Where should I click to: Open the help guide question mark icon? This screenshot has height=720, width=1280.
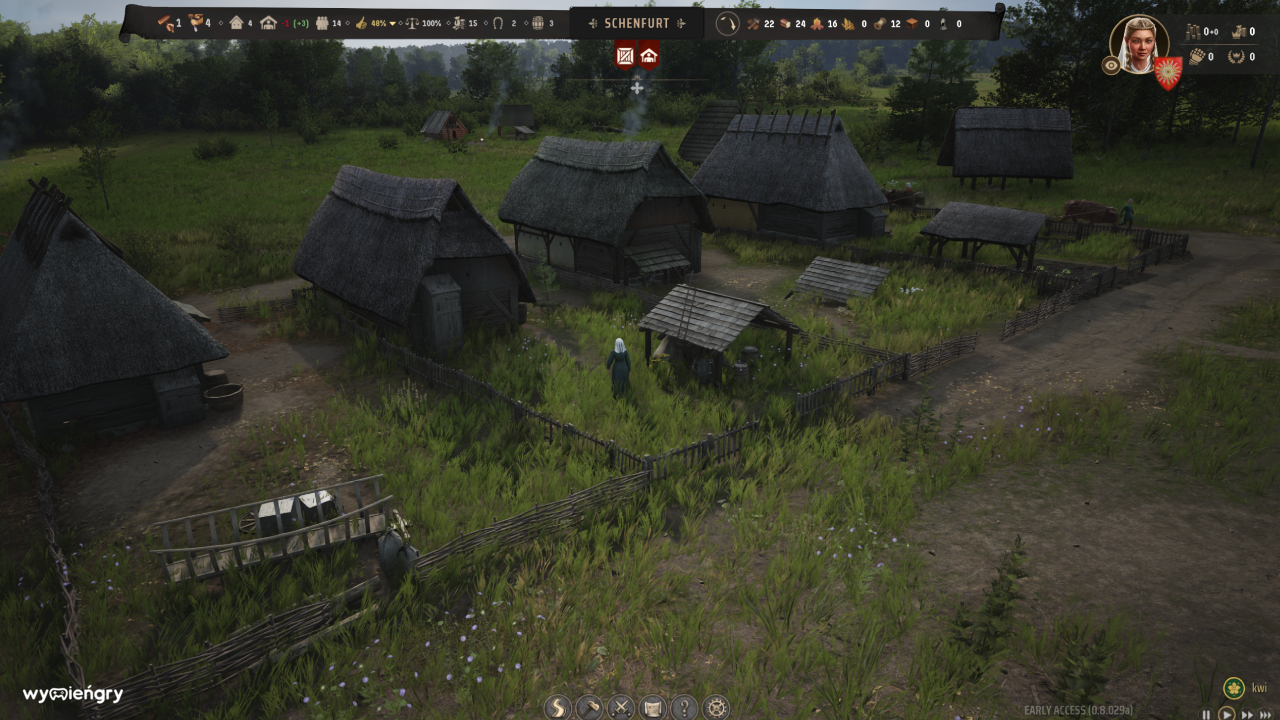[684, 709]
